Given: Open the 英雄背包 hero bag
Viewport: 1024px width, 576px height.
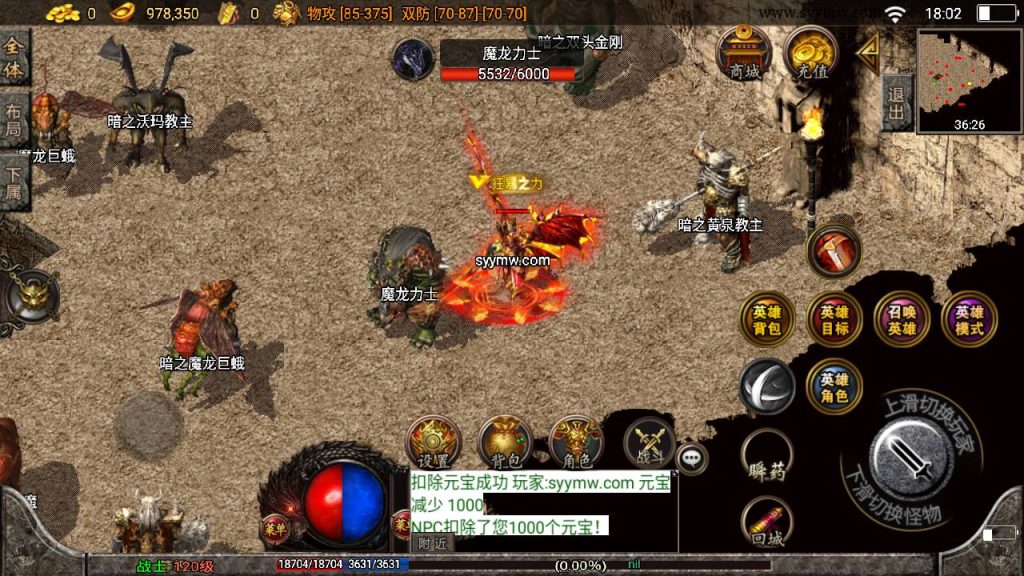Looking at the screenshot, I should [x=768, y=319].
